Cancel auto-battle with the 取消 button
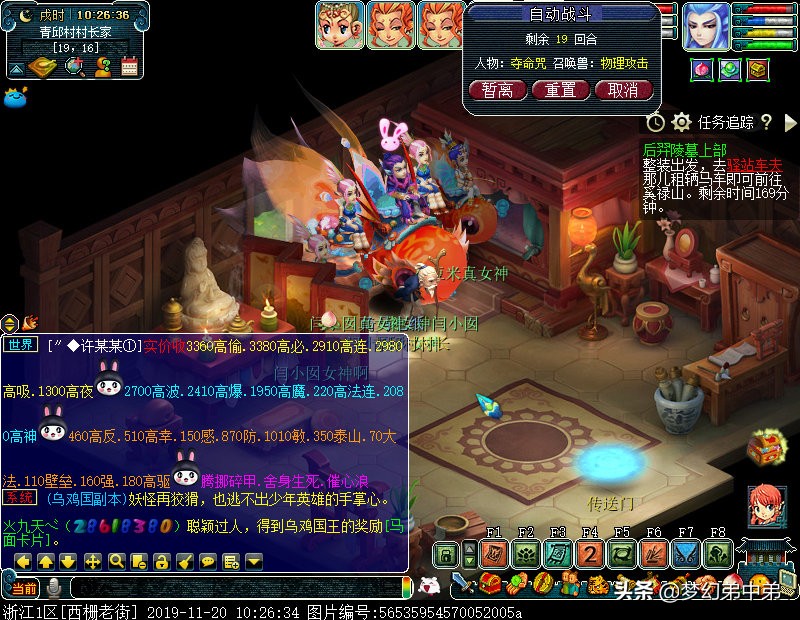The image size is (800, 620). (x=623, y=90)
